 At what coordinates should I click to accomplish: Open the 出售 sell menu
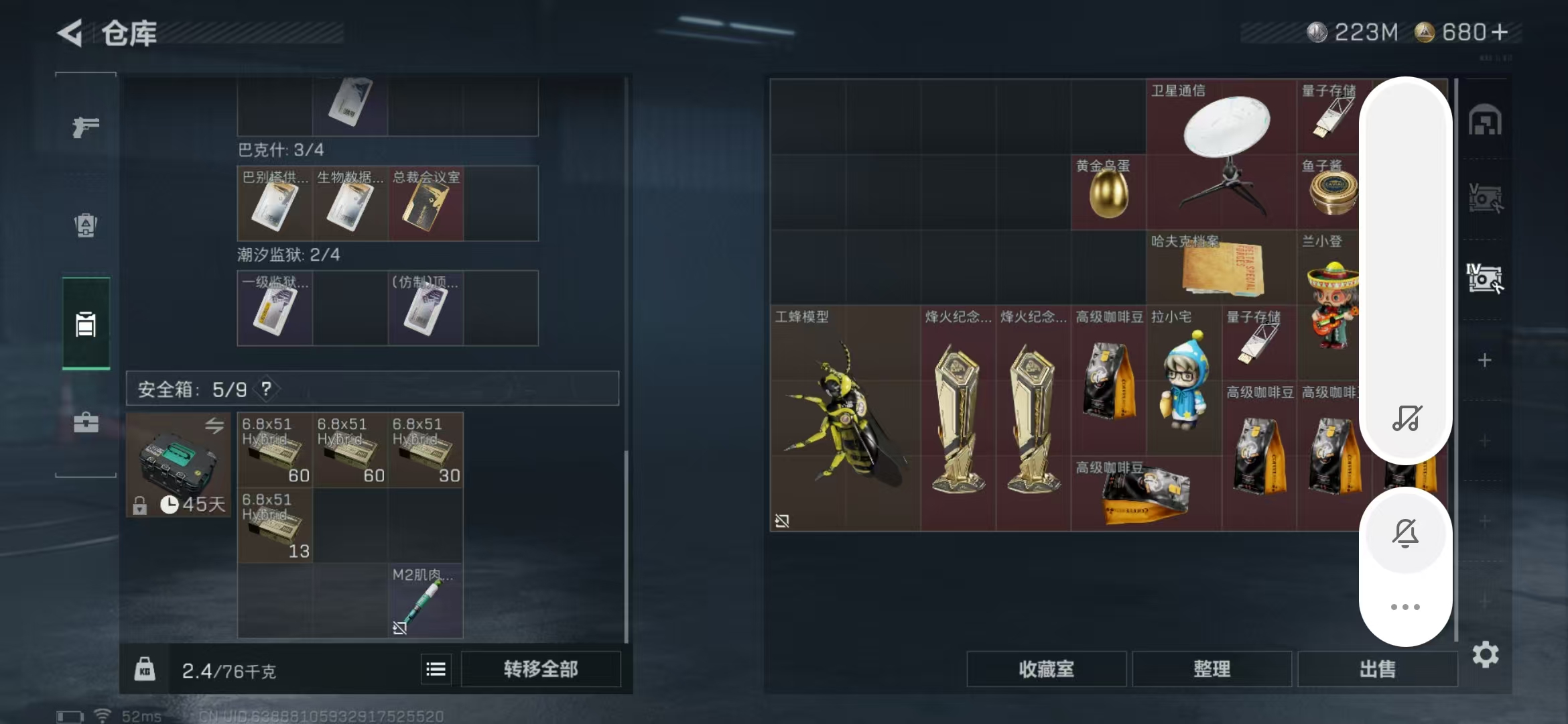pyautogui.click(x=1377, y=668)
